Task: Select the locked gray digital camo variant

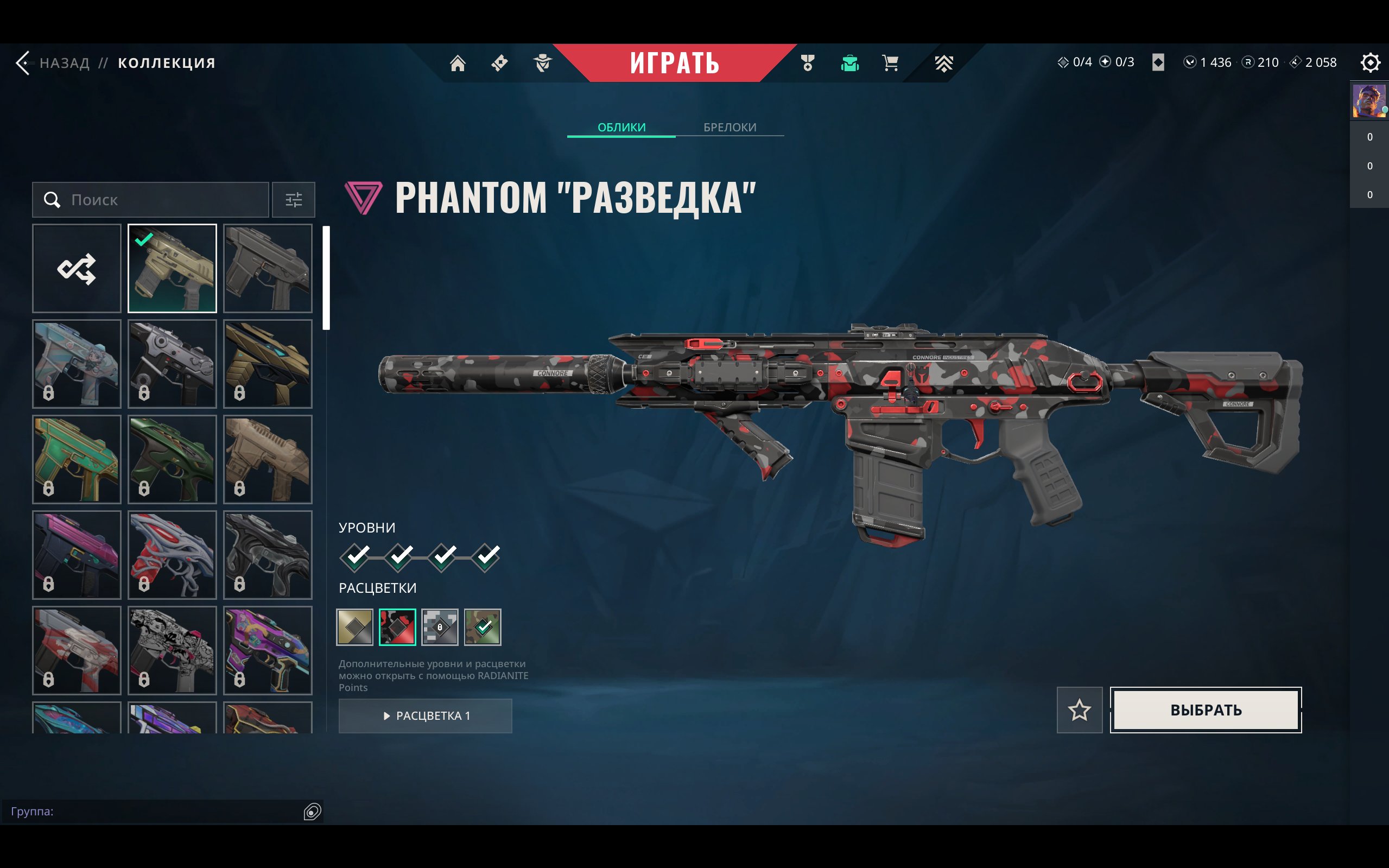Action: (x=440, y=627)
